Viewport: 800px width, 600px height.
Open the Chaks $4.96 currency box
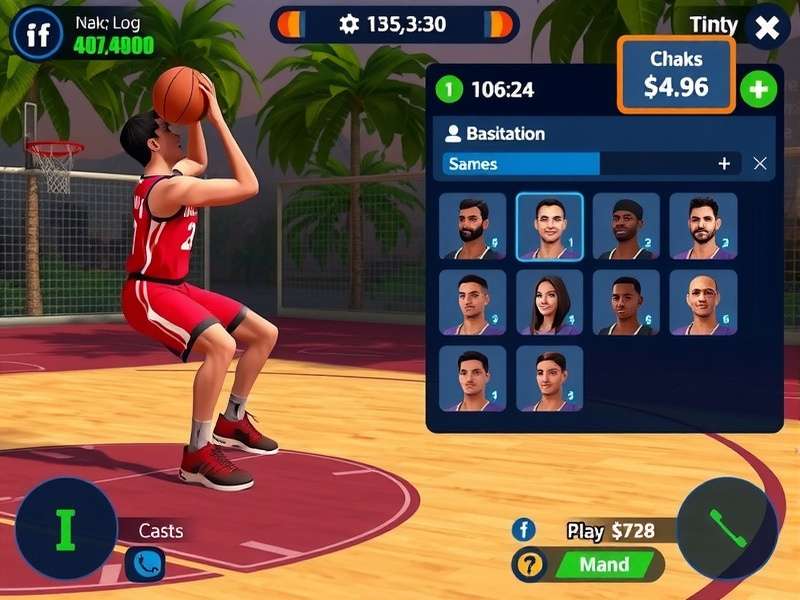(x=676, y=75)
